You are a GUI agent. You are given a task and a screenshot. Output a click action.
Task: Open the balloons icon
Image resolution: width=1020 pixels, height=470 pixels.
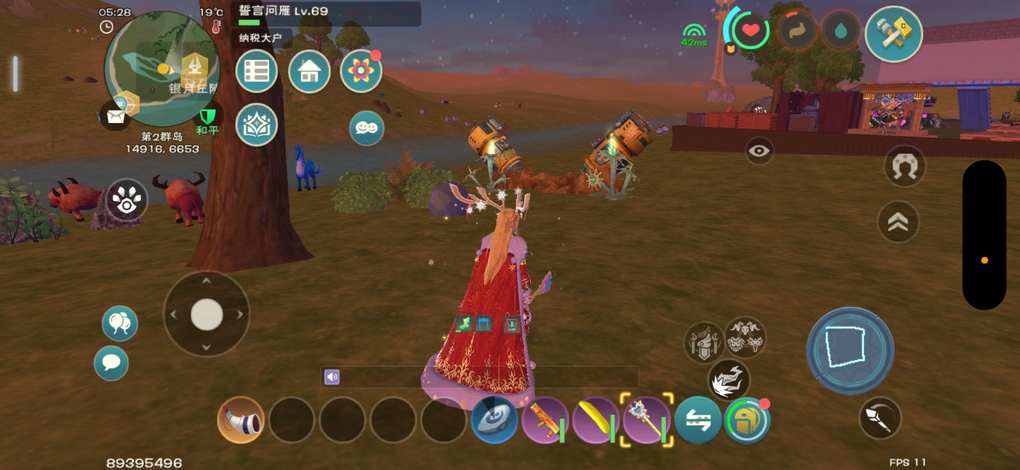point(120,323)
